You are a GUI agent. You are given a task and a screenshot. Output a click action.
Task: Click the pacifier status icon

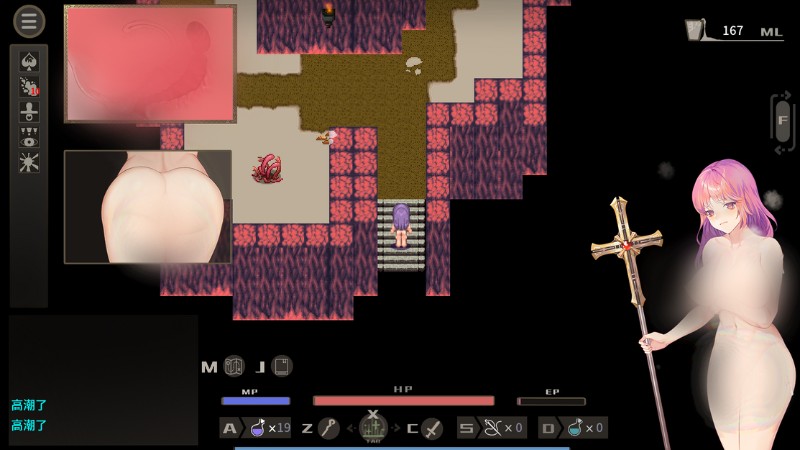coord(29,110)
